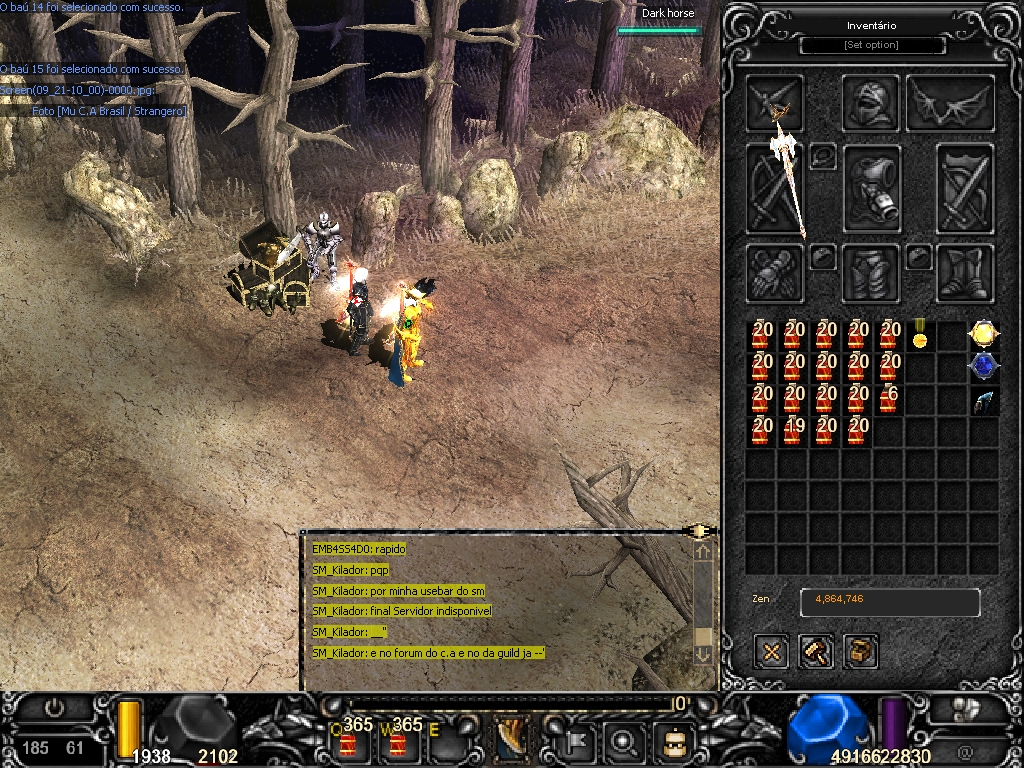The width and height of the screenshot is (1024, 768).
Task: Select the potion stack showing 19
Action: point(794,431)
